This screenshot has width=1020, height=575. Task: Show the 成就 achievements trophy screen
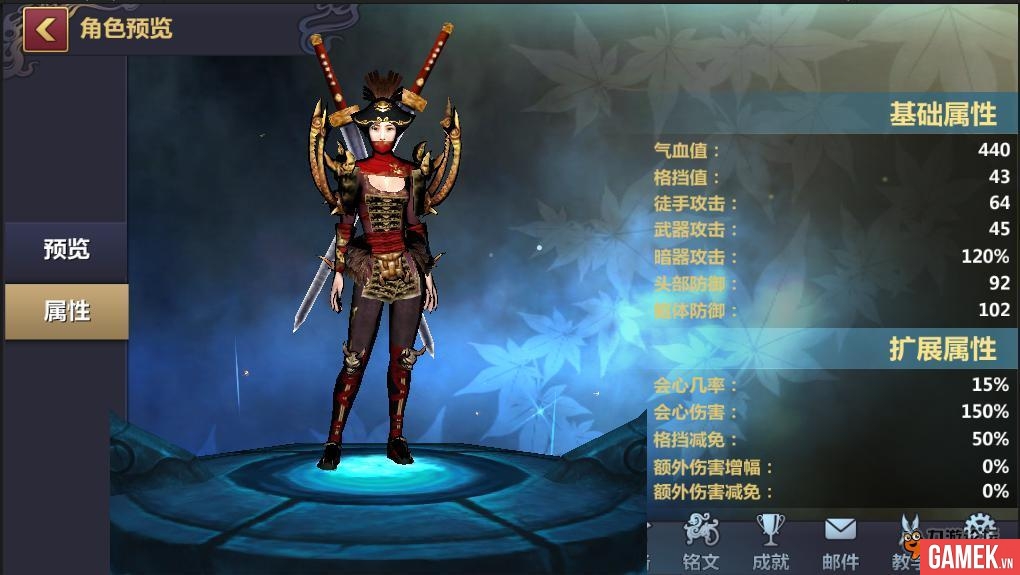tap(771, 542)
